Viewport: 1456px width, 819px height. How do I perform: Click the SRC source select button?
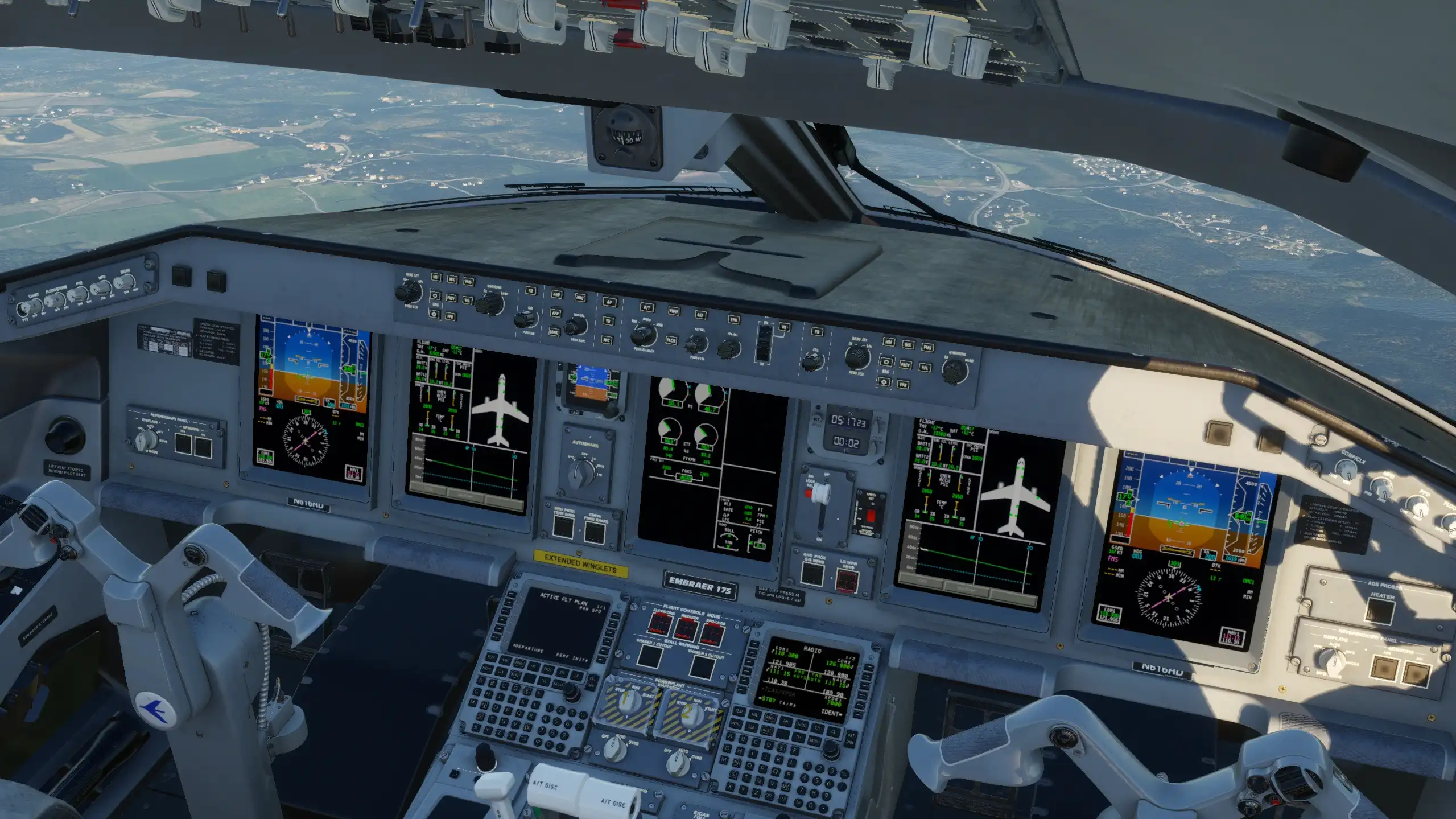click(607, 340)
